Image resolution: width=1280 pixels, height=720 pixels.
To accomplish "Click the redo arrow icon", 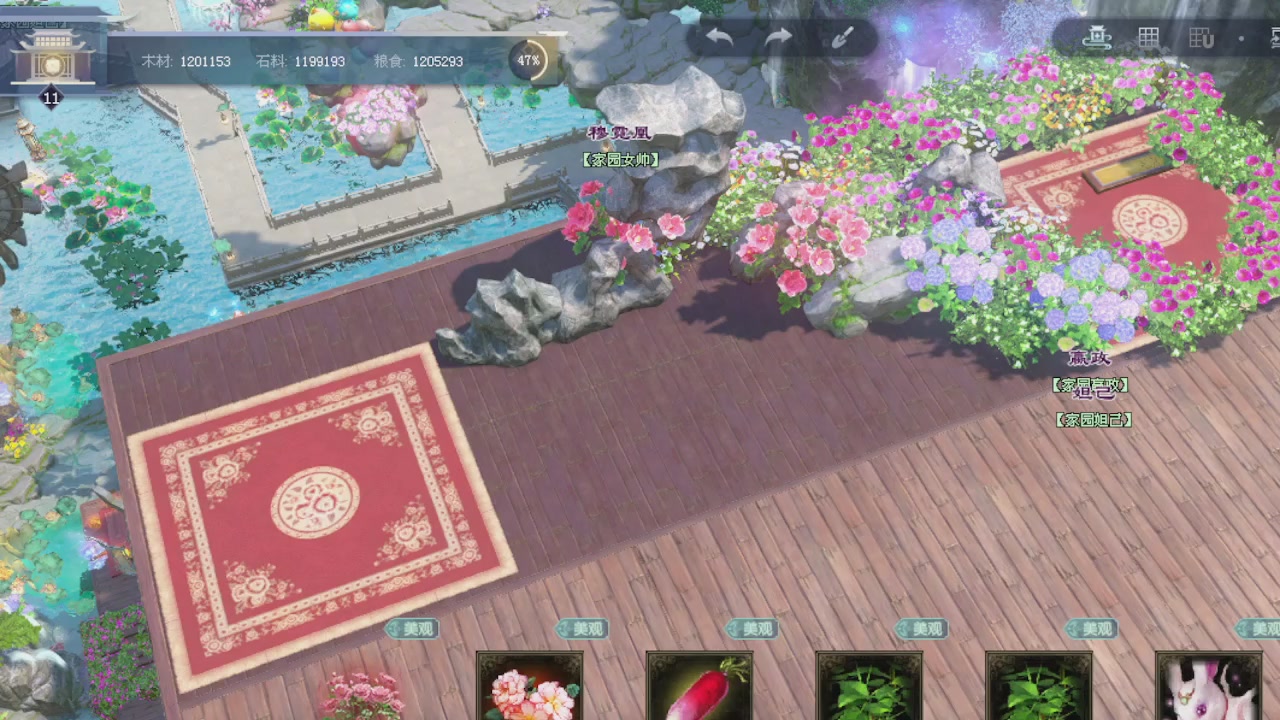I will [779, 37].
